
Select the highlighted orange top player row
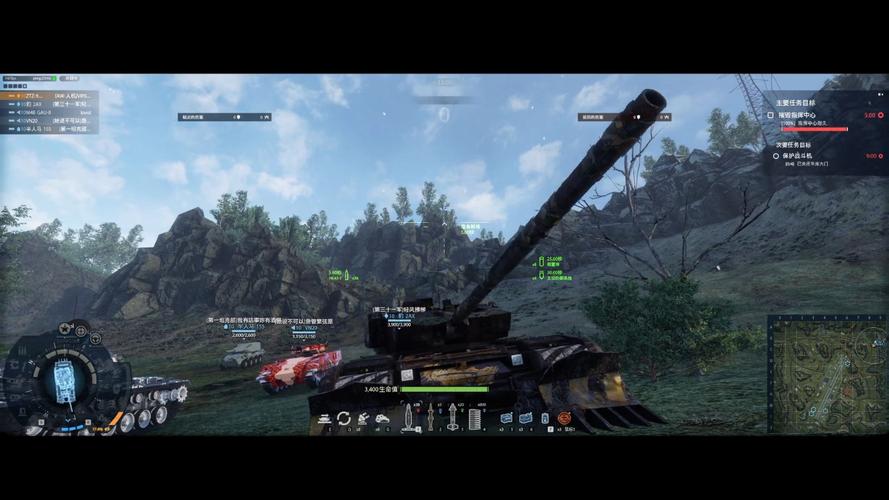click(x=50, y=95)
